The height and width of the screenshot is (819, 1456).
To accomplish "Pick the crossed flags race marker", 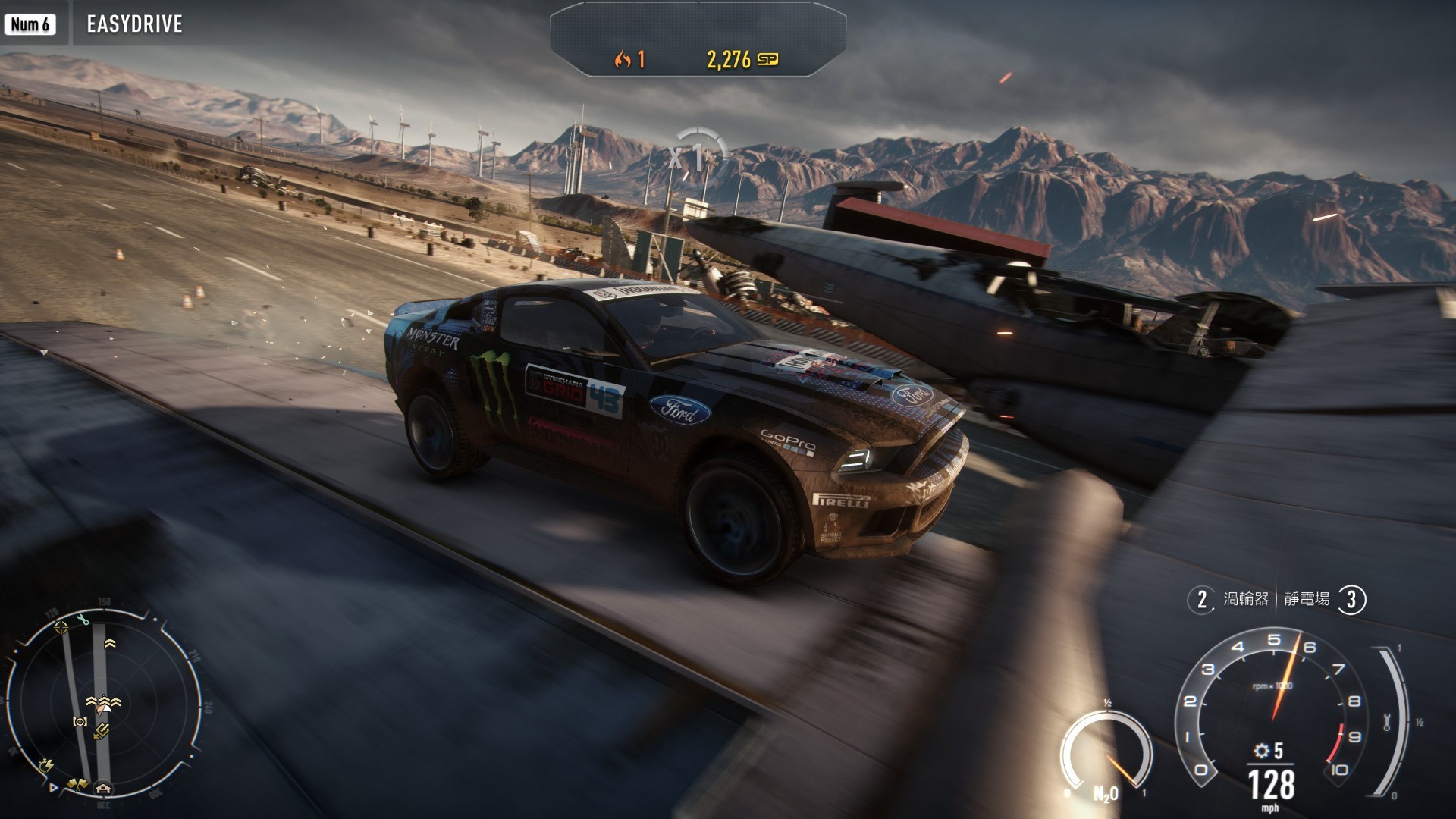I will click(77, 784).
